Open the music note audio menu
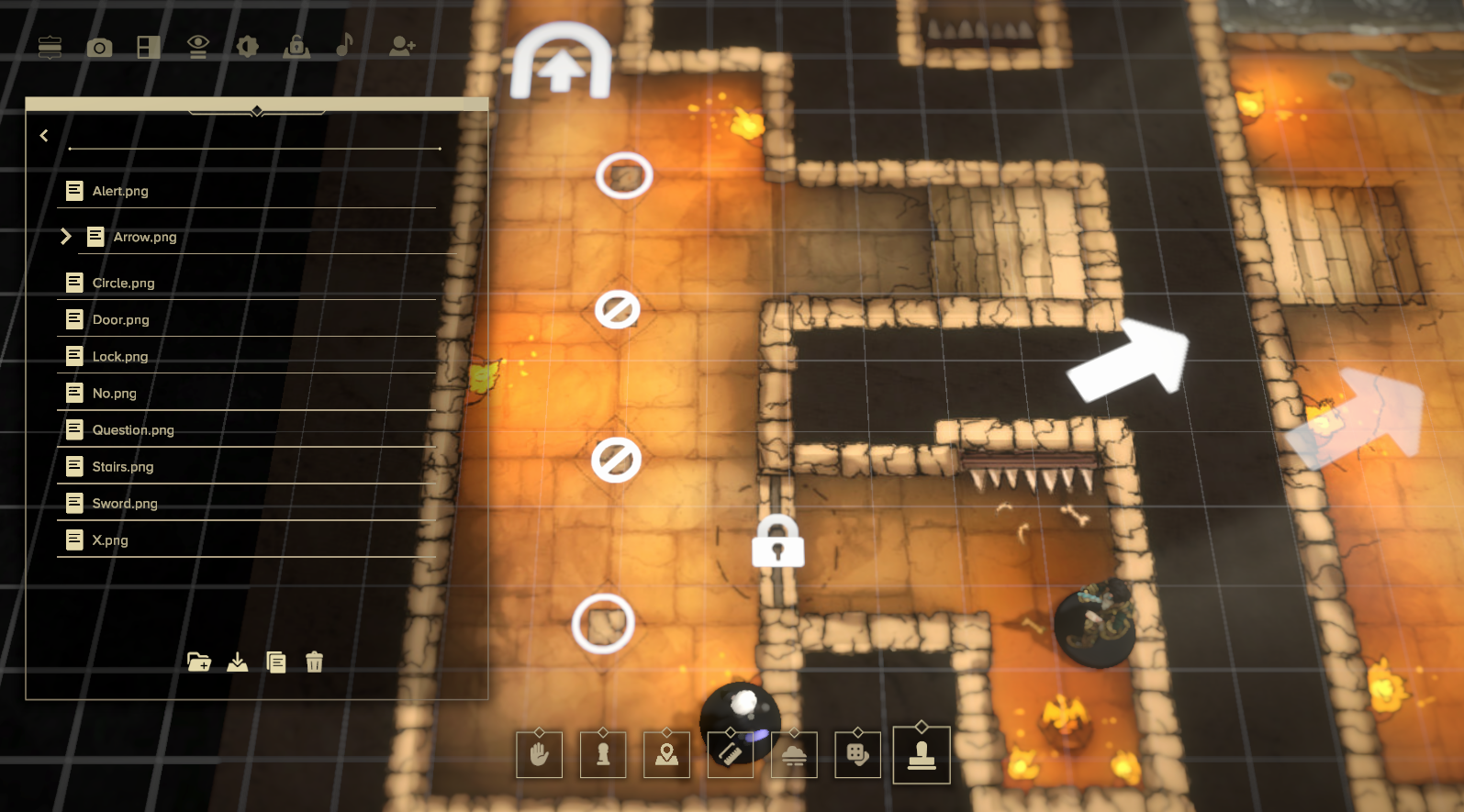This screenshot has width=1464, height=812. tap(342, 47)
